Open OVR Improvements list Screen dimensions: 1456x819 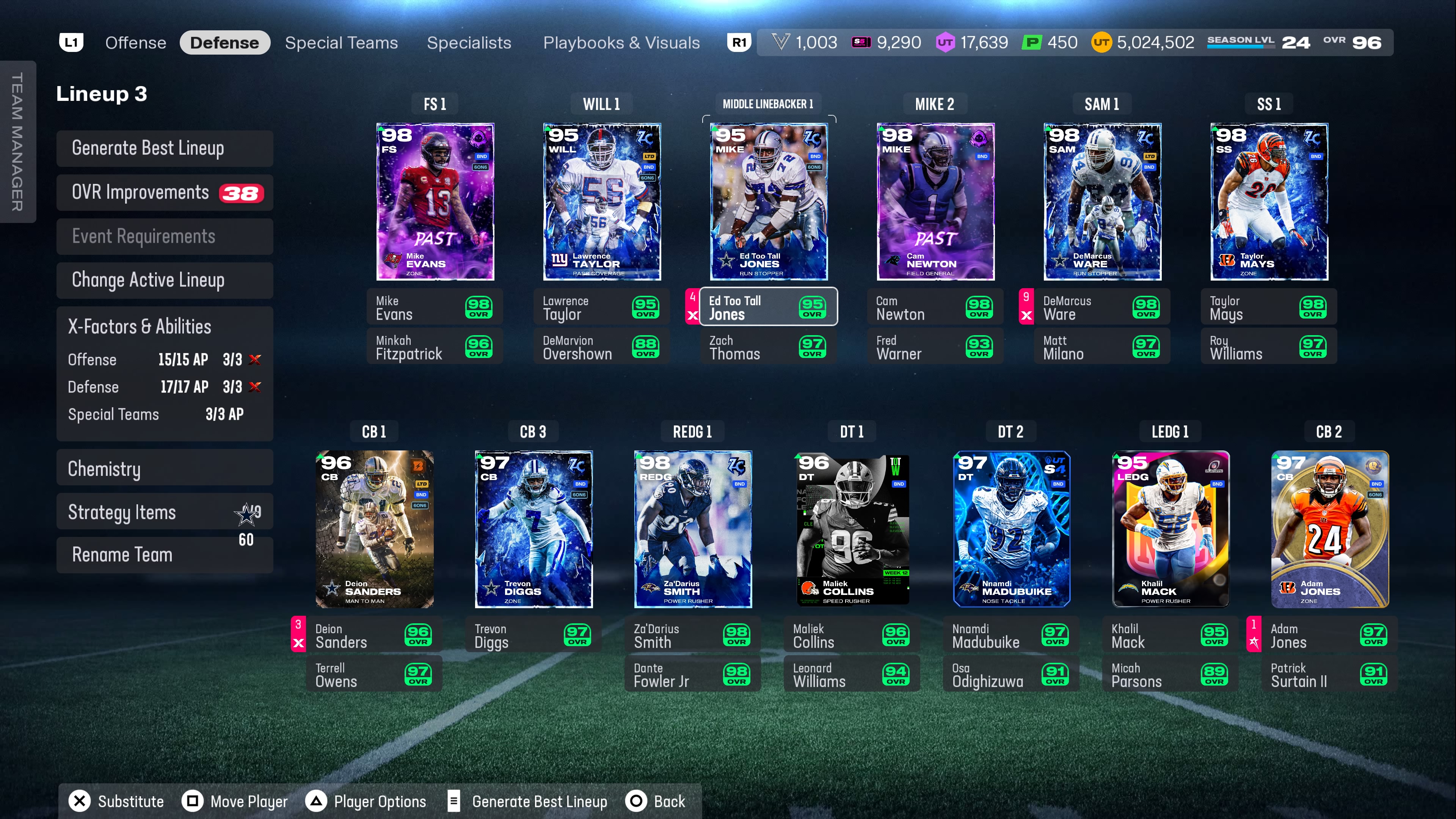click(x=165, y=193)
